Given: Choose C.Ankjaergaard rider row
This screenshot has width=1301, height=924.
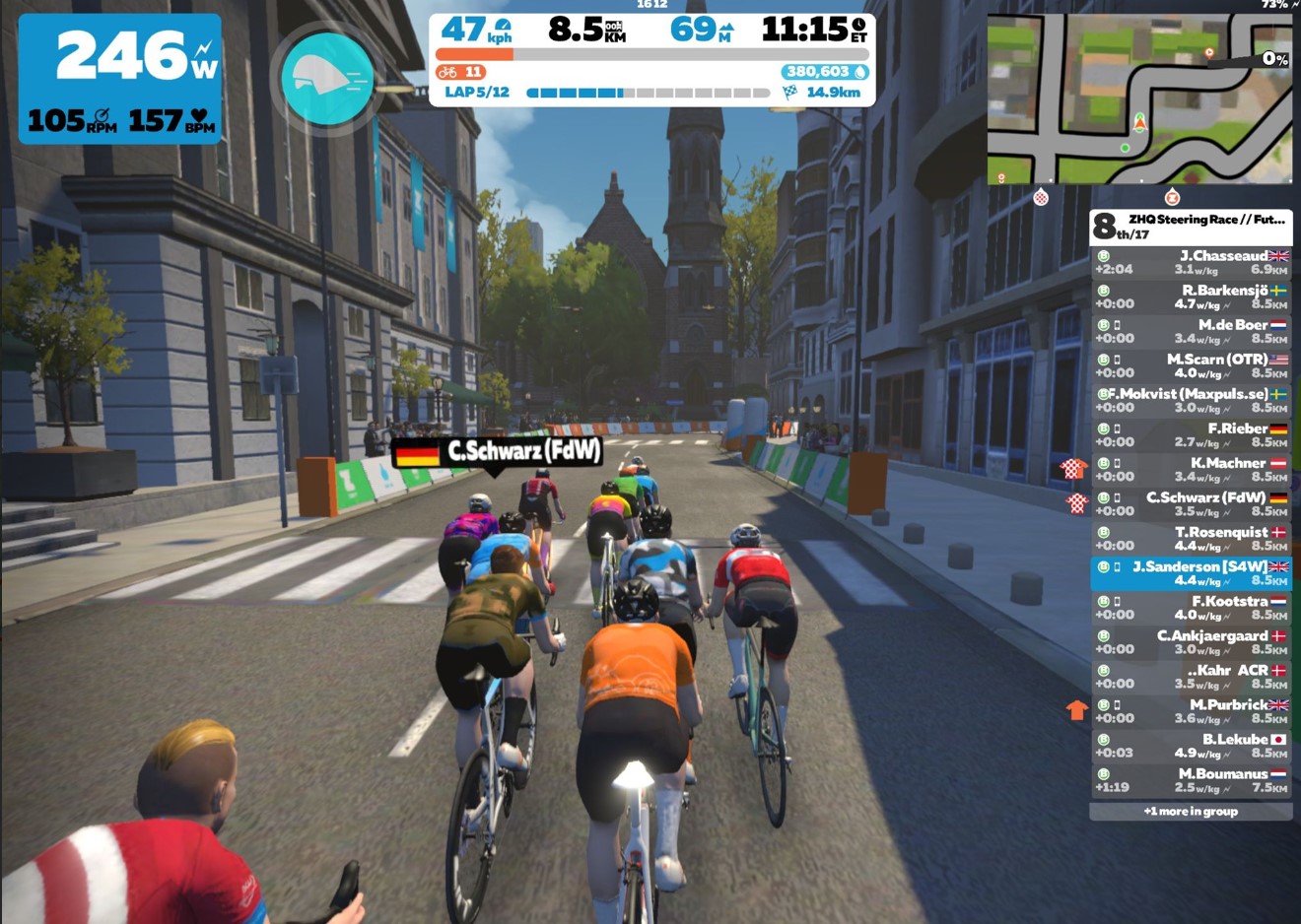Looking at the screenshot, I should point(1191,641).
